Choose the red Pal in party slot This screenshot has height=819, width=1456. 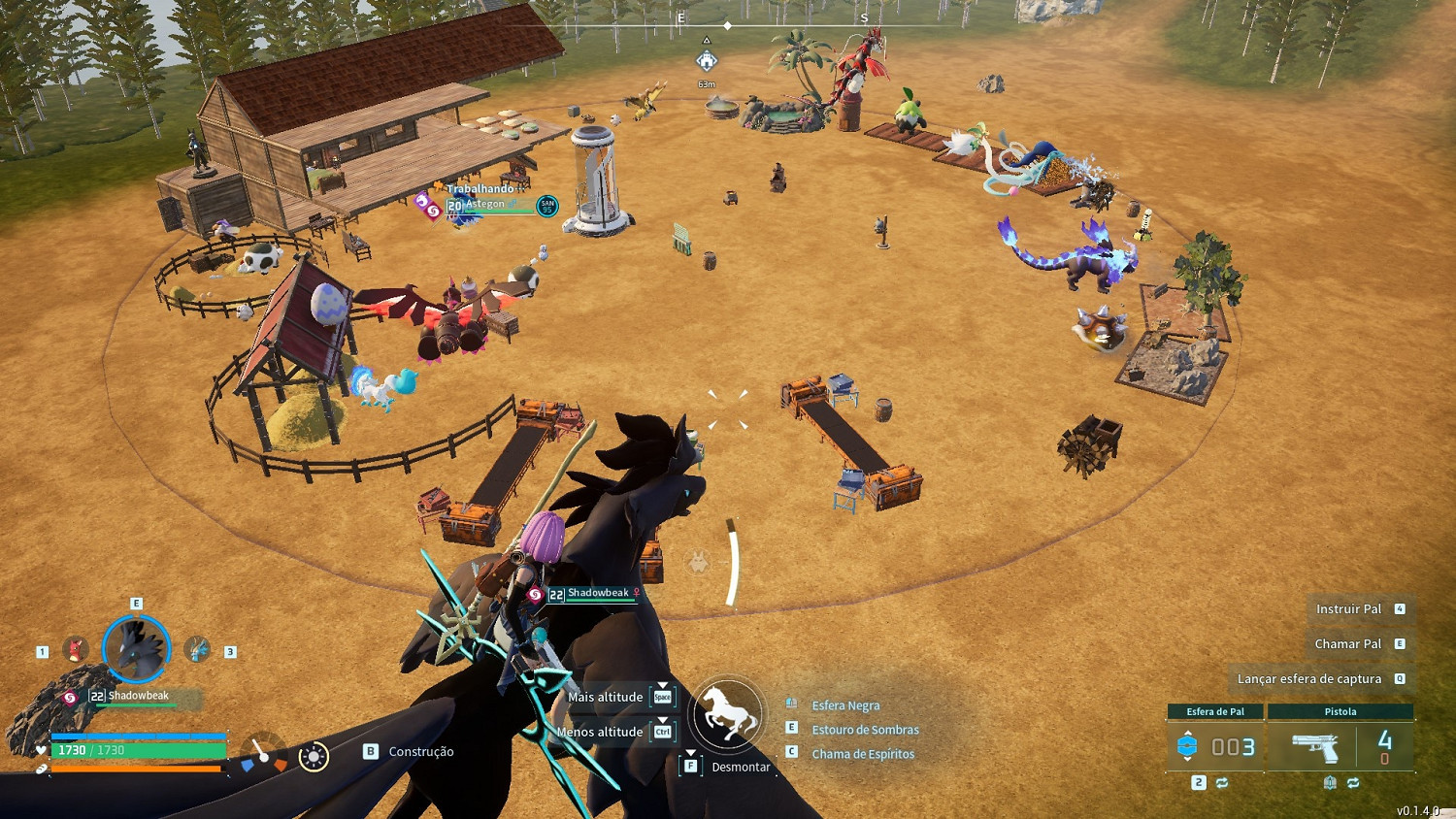pyautogui.click(x=75, y=649)
